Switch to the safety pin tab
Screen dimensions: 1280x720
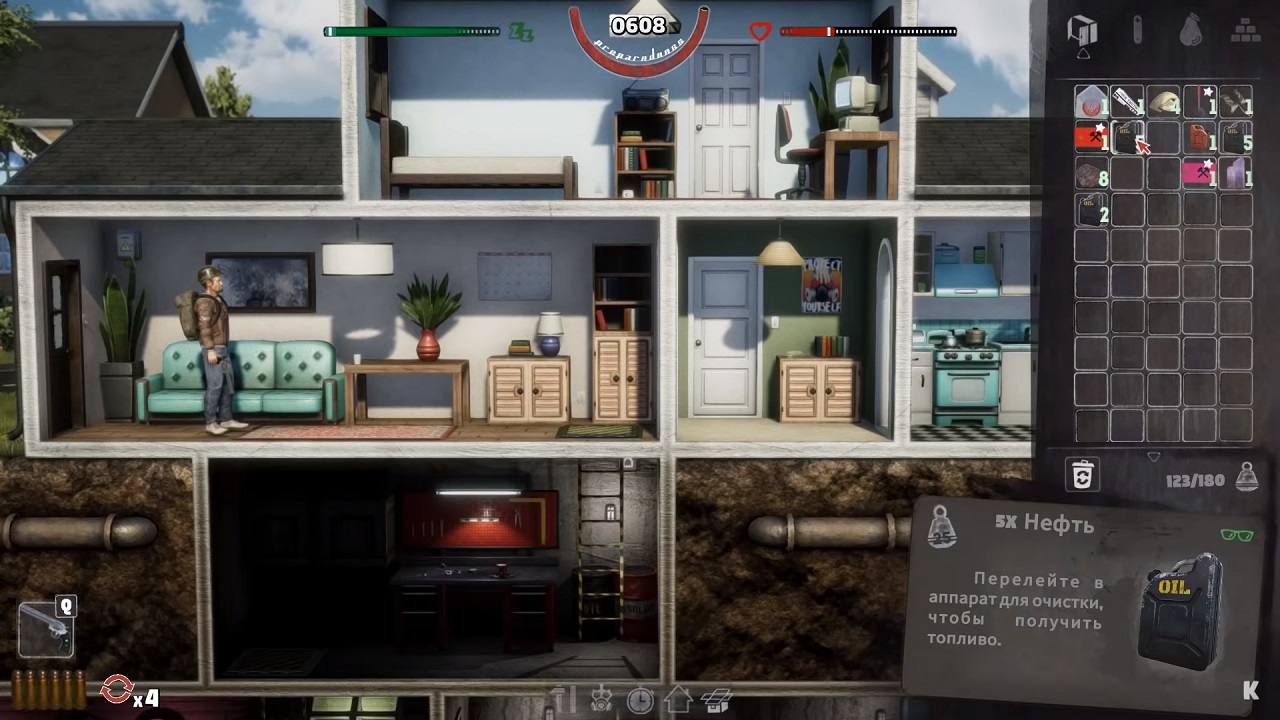pos(1137,31)
